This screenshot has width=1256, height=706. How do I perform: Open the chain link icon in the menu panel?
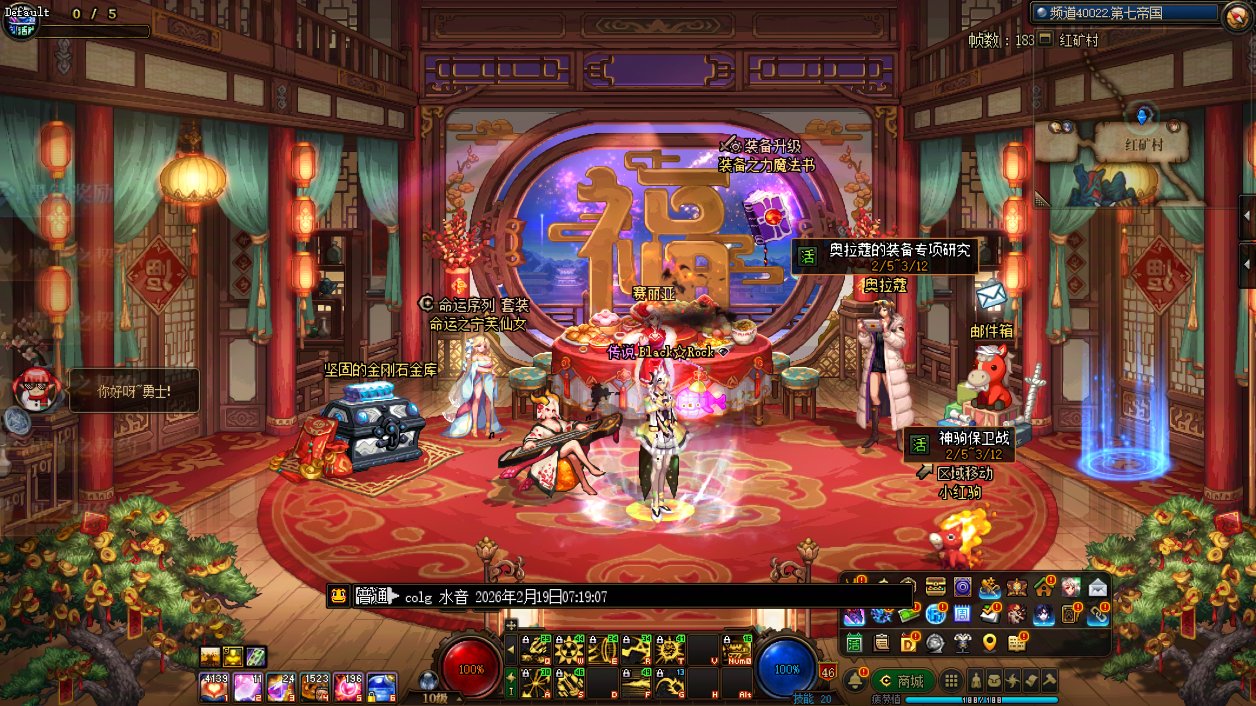(1098, 614)
